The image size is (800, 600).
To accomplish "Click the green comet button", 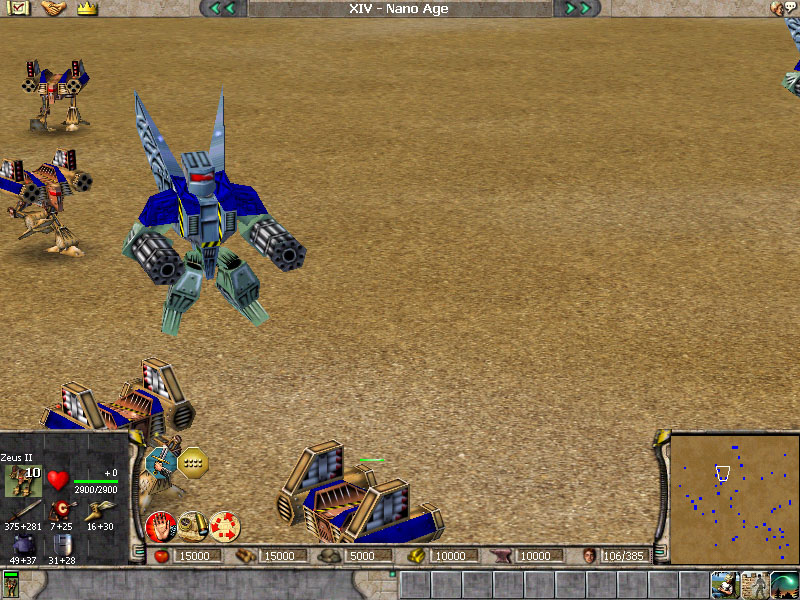I will (x=784, y=585).
